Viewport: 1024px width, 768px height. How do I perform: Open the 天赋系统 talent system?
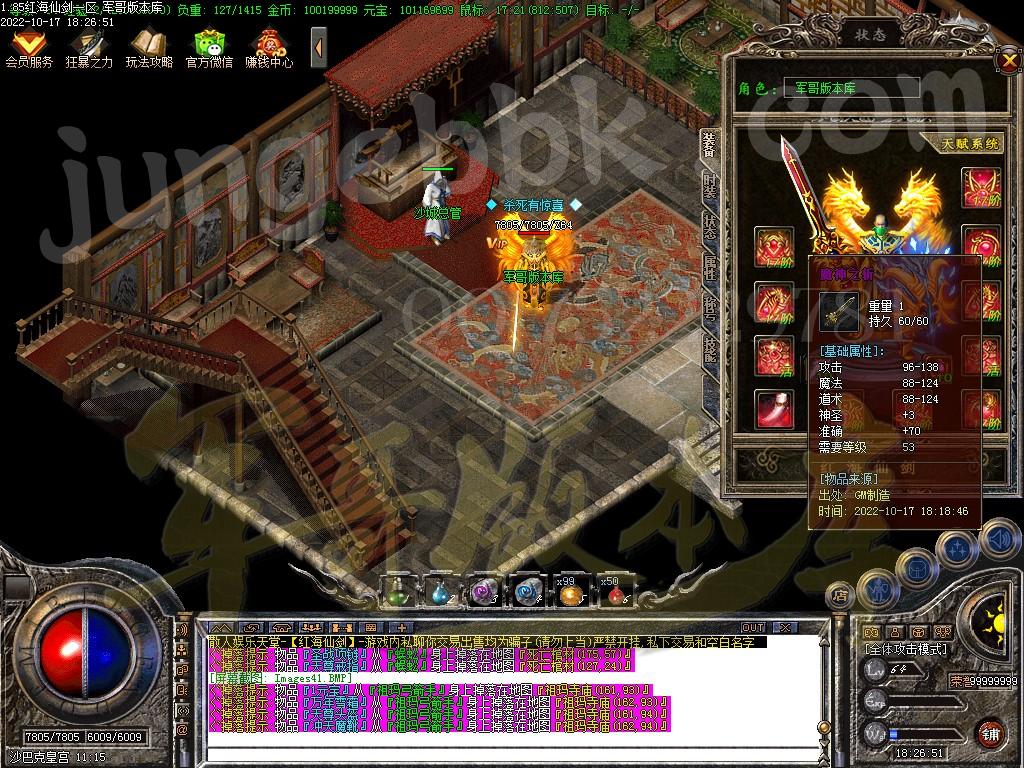click(971, 144)
